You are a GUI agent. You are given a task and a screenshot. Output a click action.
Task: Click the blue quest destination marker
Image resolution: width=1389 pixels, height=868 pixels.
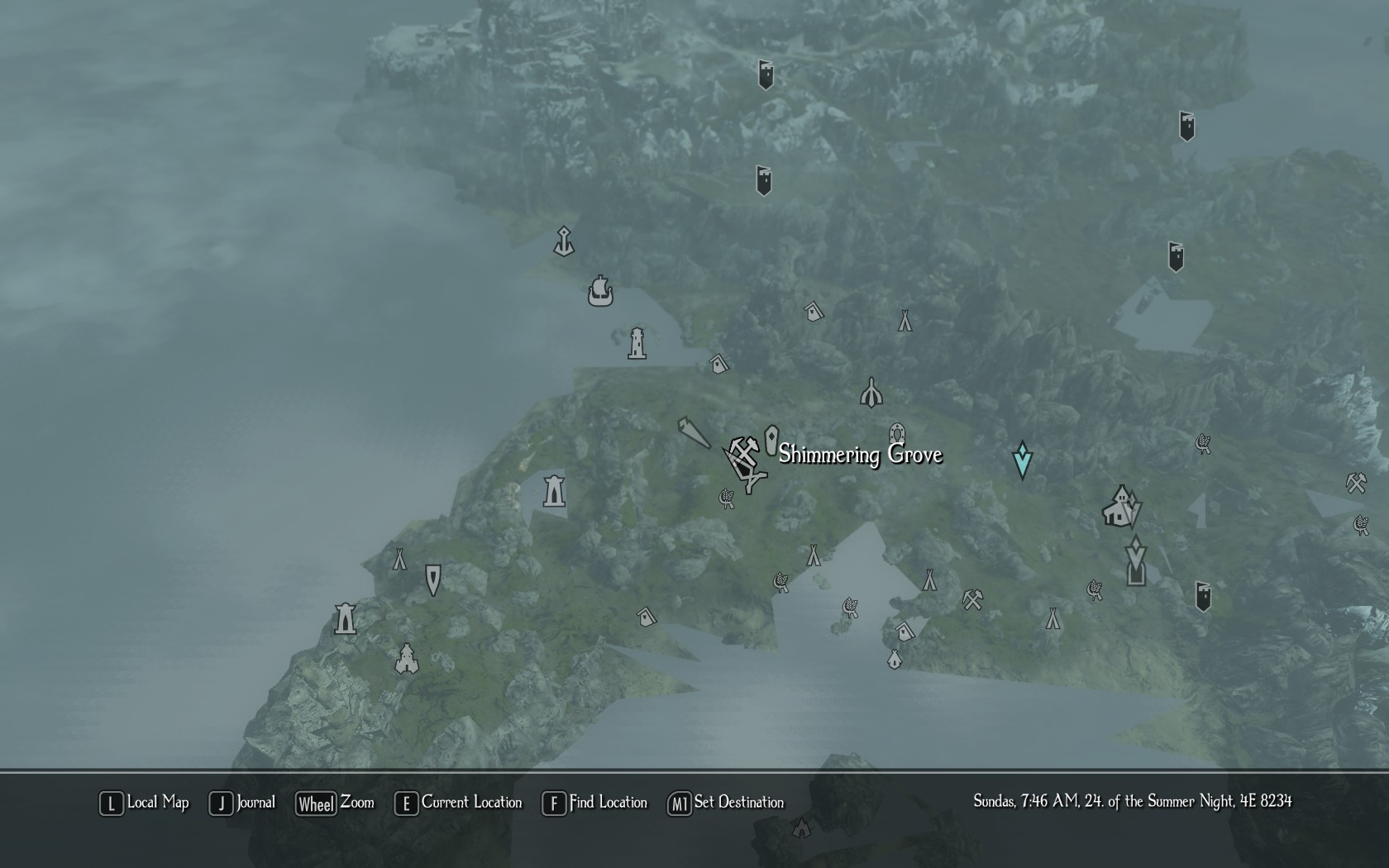click(1022, 460)
